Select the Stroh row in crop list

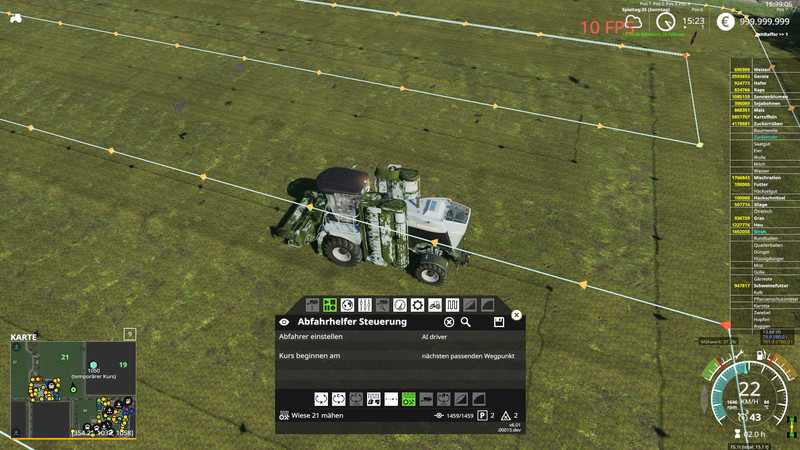759,231
